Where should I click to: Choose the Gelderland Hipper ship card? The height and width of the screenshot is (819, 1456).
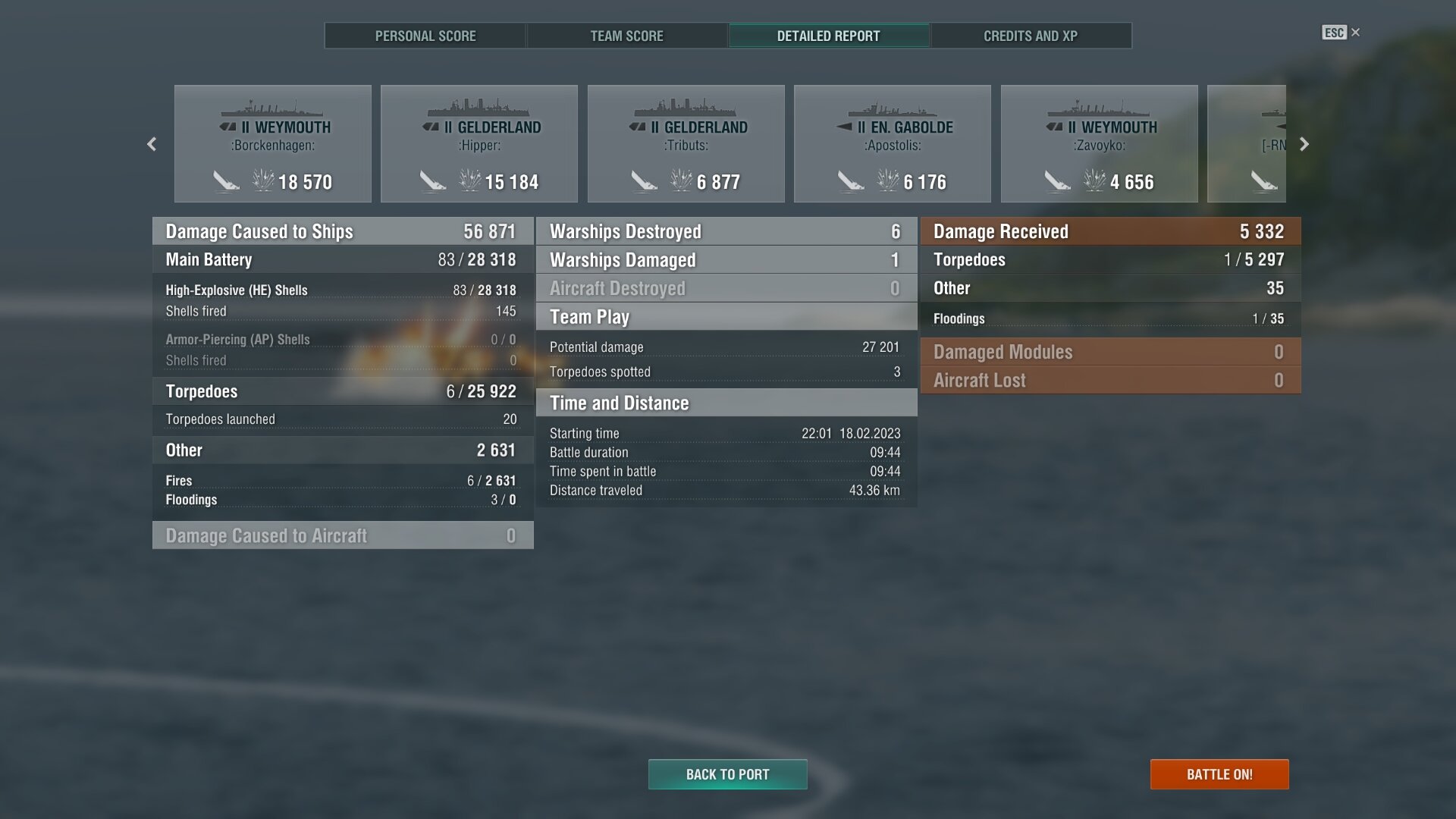tap(479, 144)
